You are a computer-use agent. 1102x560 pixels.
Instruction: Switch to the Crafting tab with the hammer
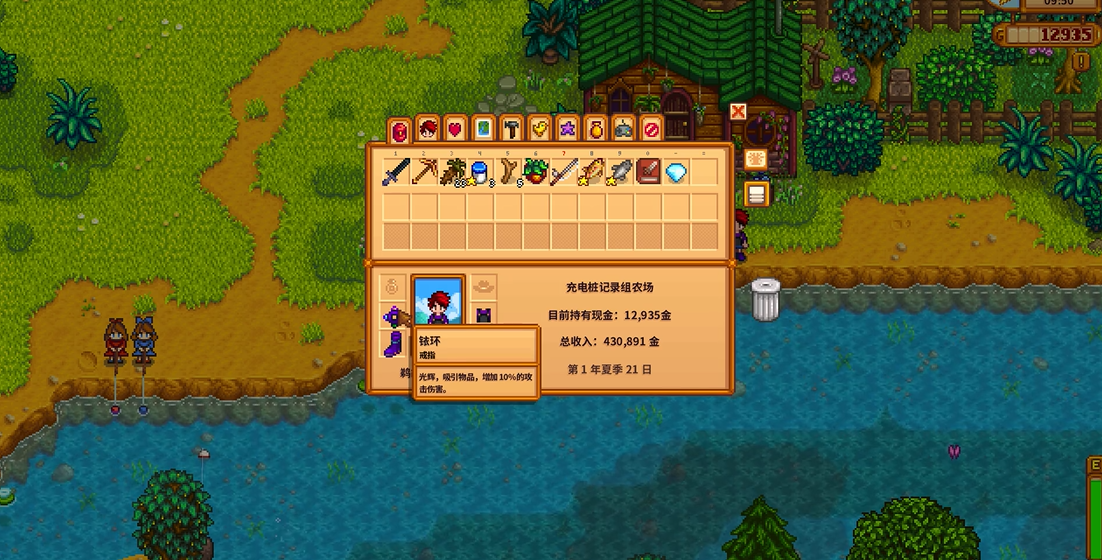pos(512,130)
